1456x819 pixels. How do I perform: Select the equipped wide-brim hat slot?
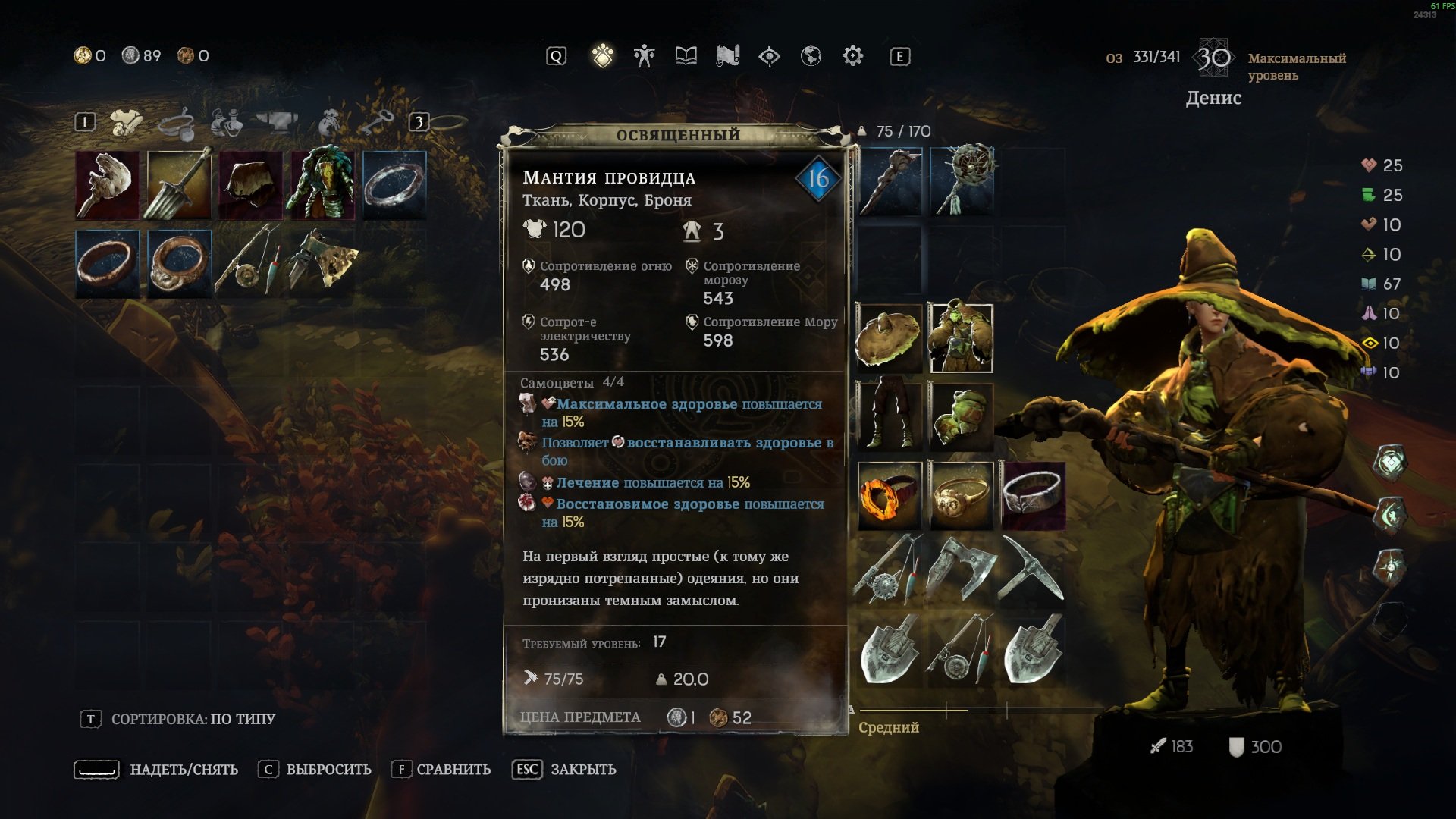tap(889, 337)
